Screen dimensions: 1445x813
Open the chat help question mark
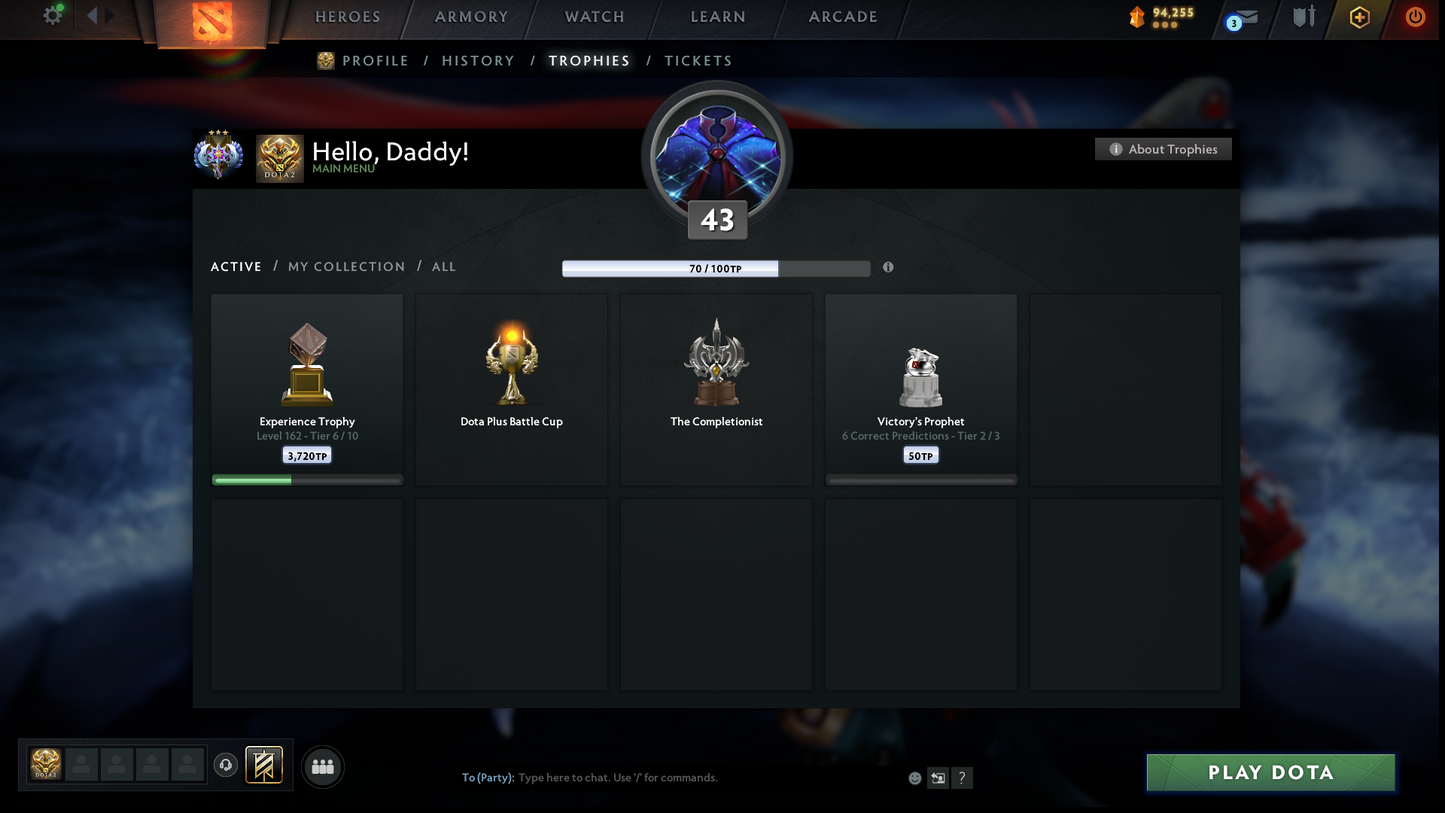(961, 777)
